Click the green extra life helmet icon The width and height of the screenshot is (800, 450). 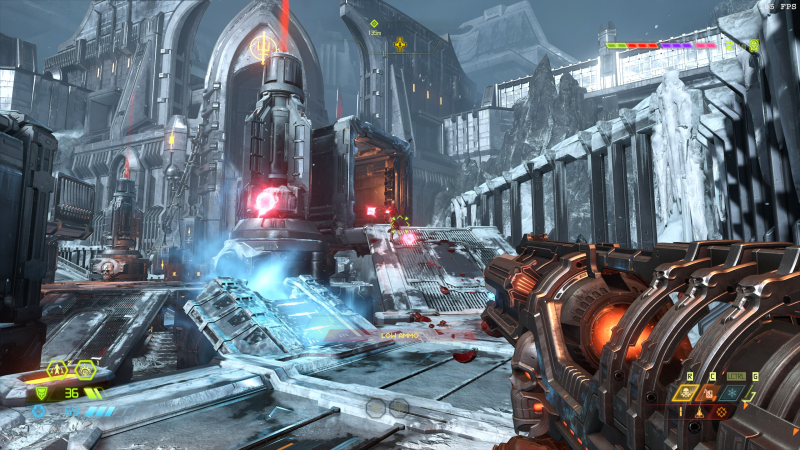[x=754, y=45]
